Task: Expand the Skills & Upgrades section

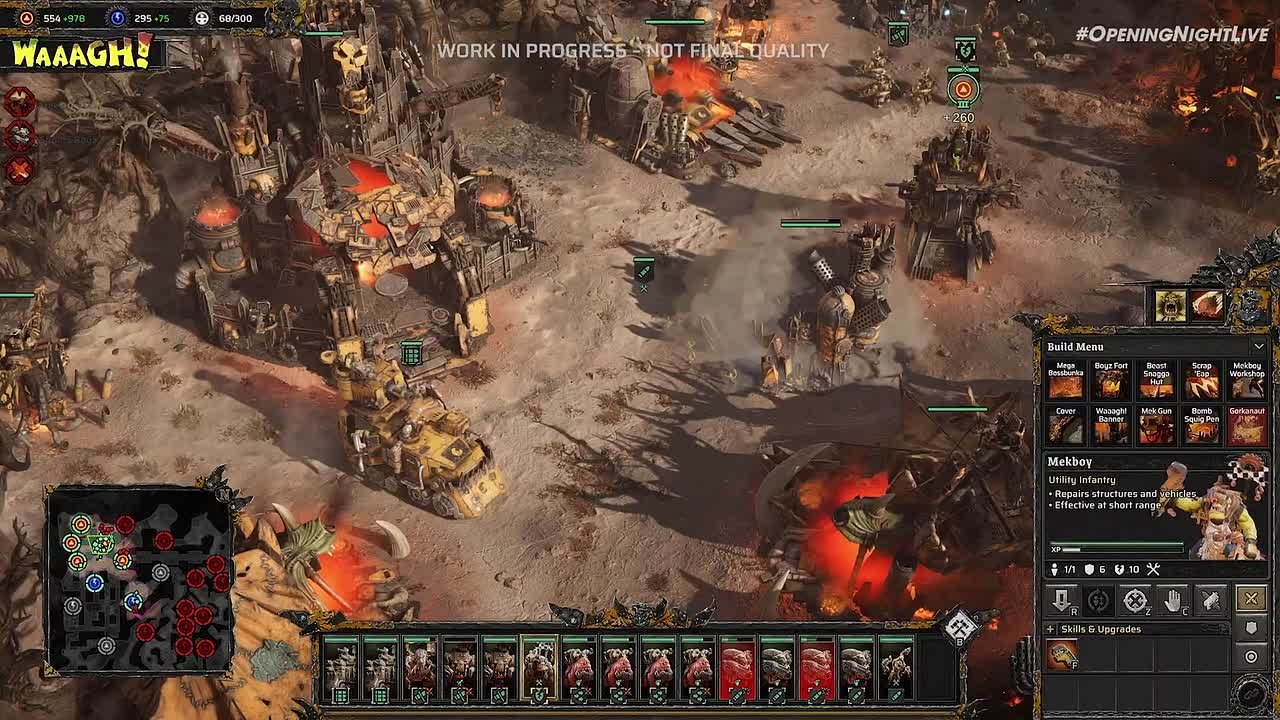Action: pyautogui.click(x=1050, y=629)
